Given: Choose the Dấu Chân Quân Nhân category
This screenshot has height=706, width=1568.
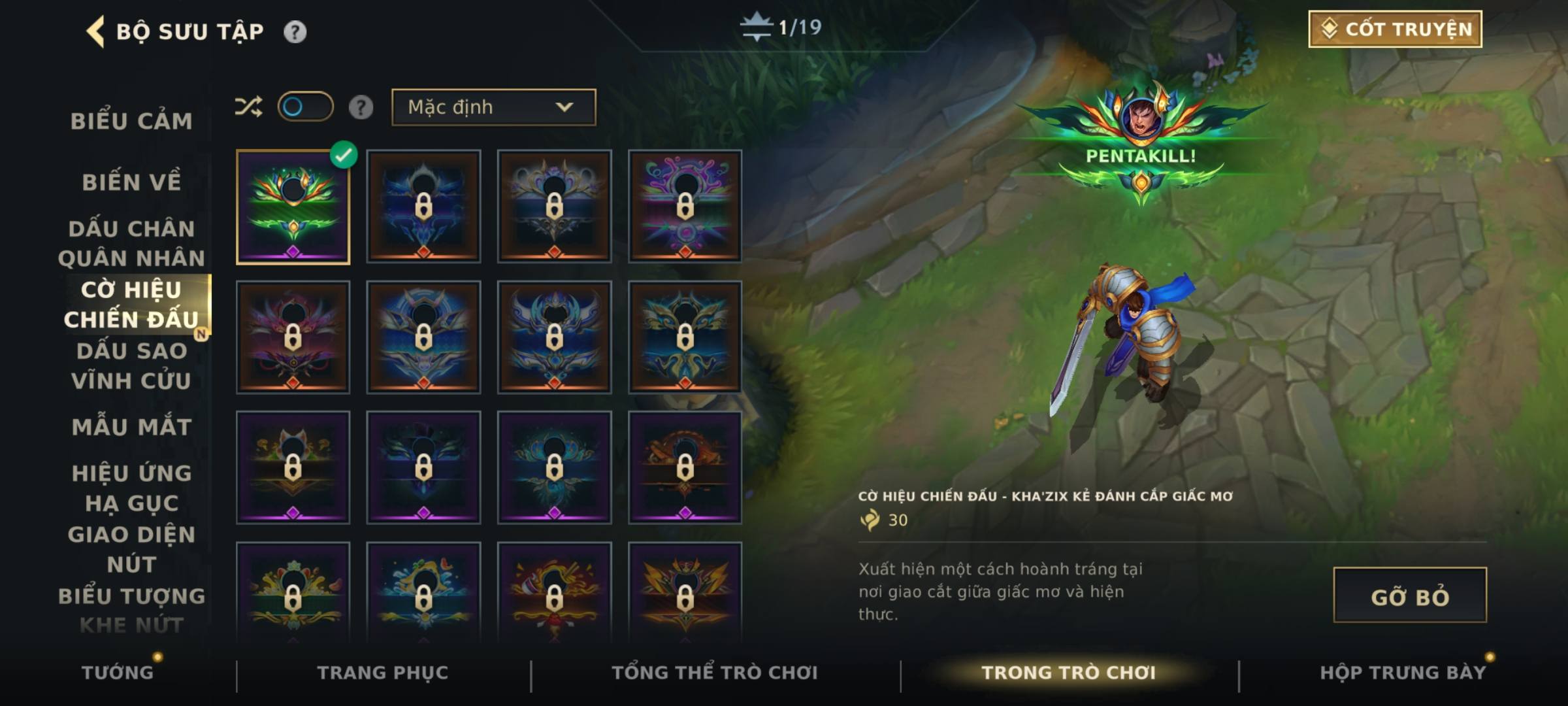Looking at the screenshot, I should (x=132, y=243).
